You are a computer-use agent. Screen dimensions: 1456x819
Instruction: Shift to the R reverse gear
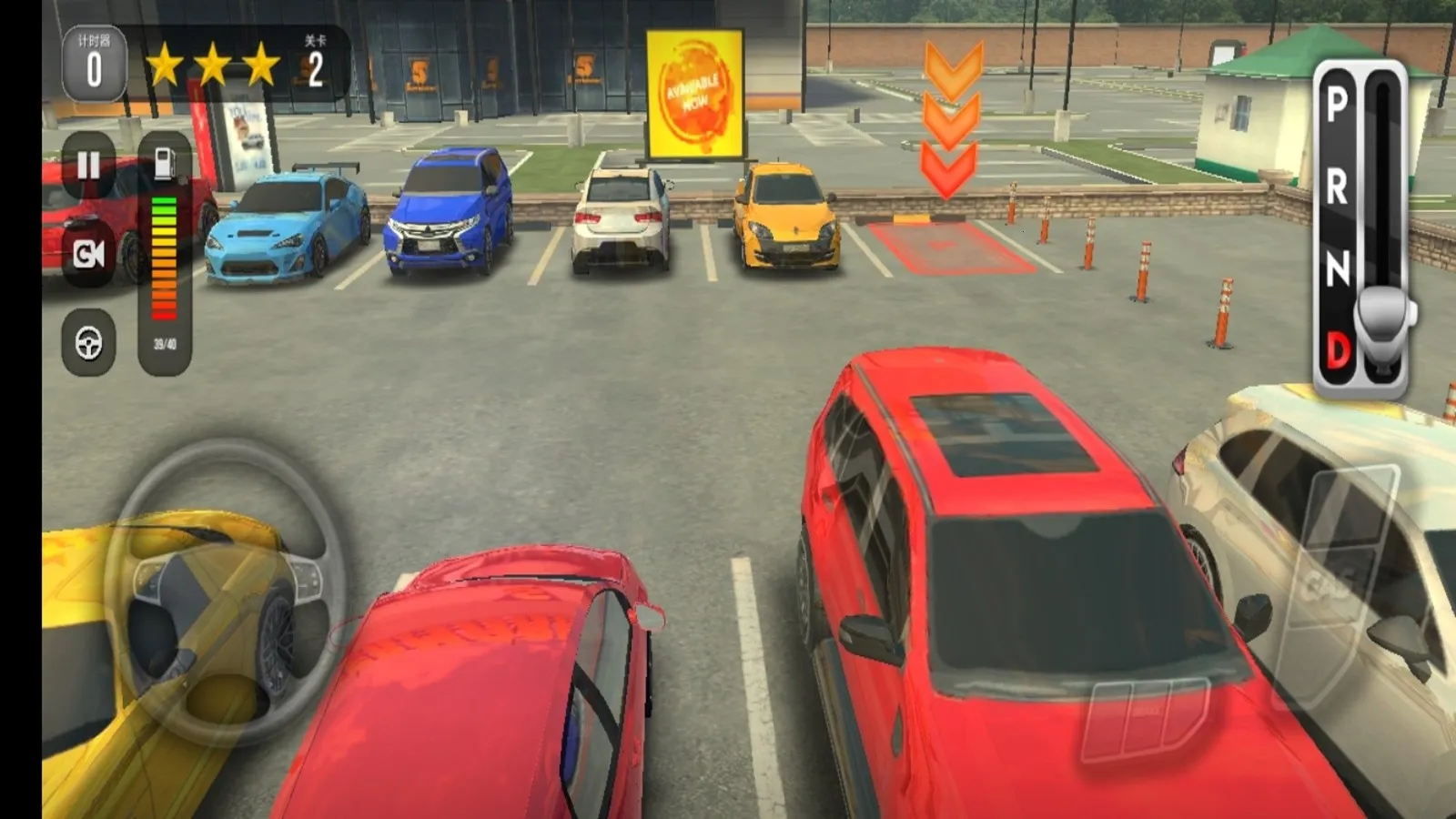[x=1336, y=187]
